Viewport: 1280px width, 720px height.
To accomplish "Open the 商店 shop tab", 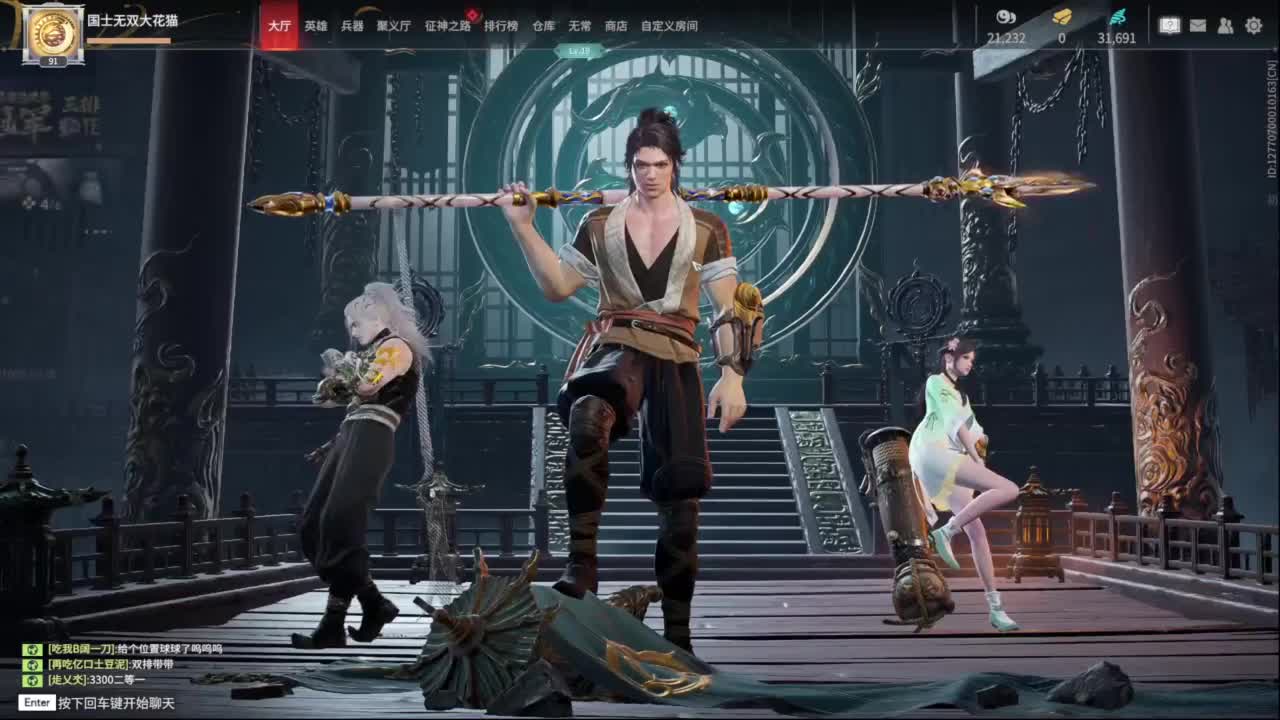I will (618, 27).
